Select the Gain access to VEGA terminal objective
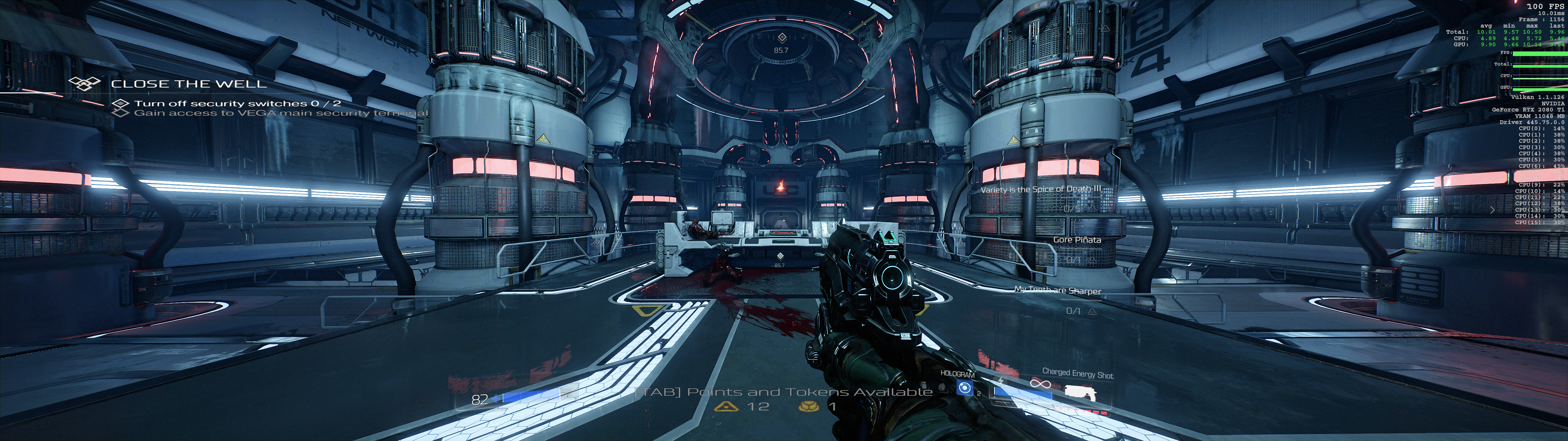1568x441 pixels. click(x=280, y=113)
